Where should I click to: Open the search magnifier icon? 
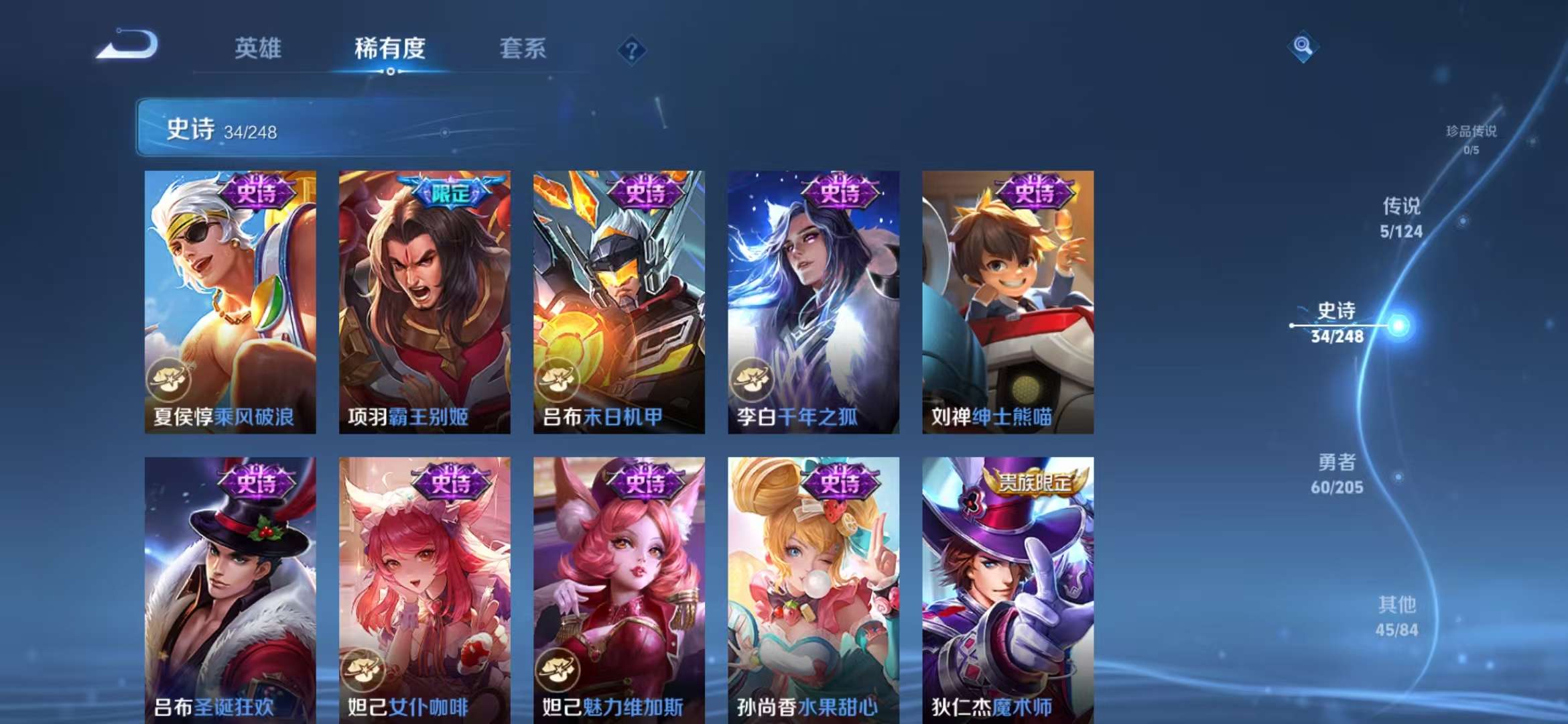click(x=1303, y=48)
